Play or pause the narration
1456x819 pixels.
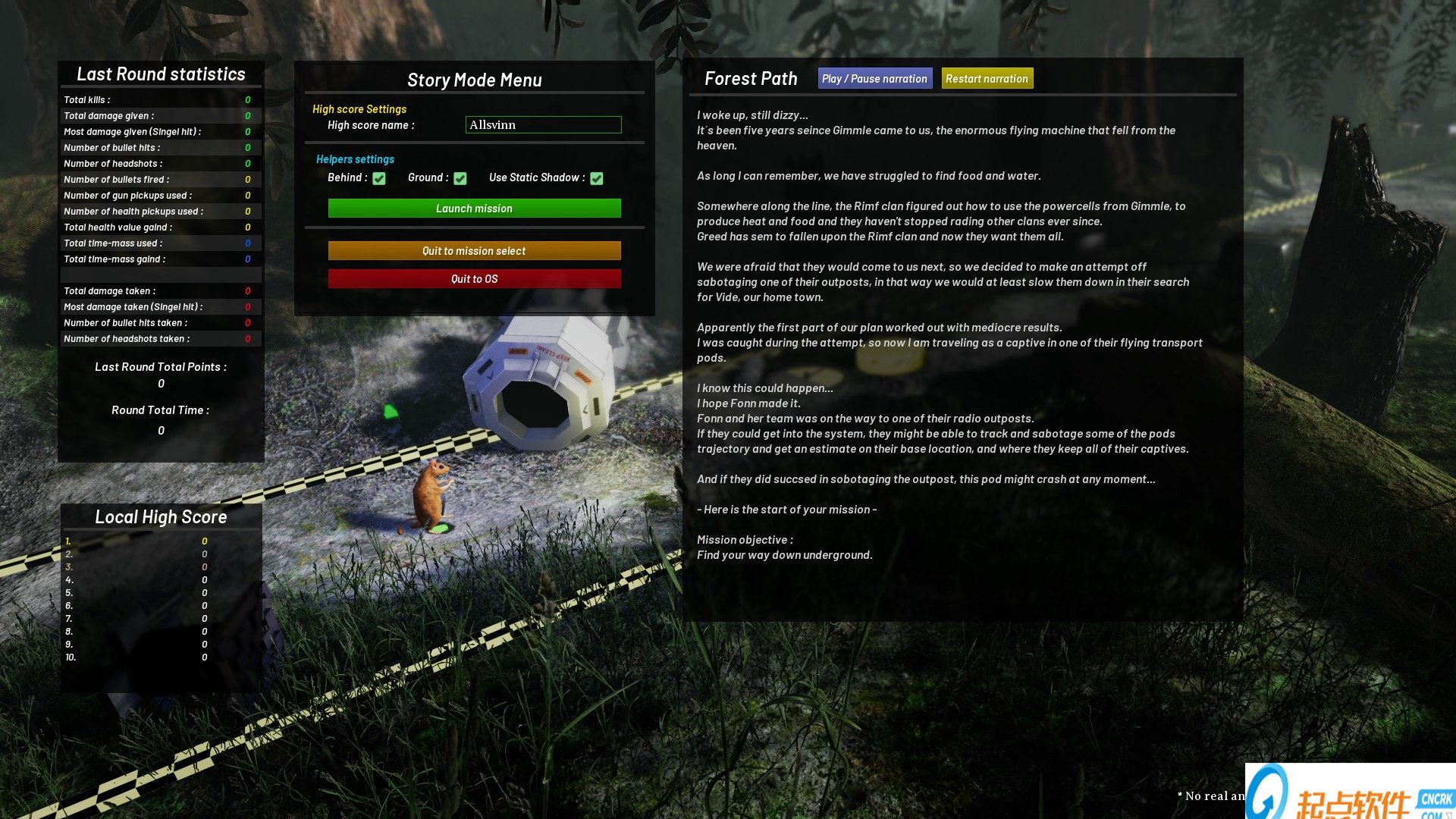874,79
